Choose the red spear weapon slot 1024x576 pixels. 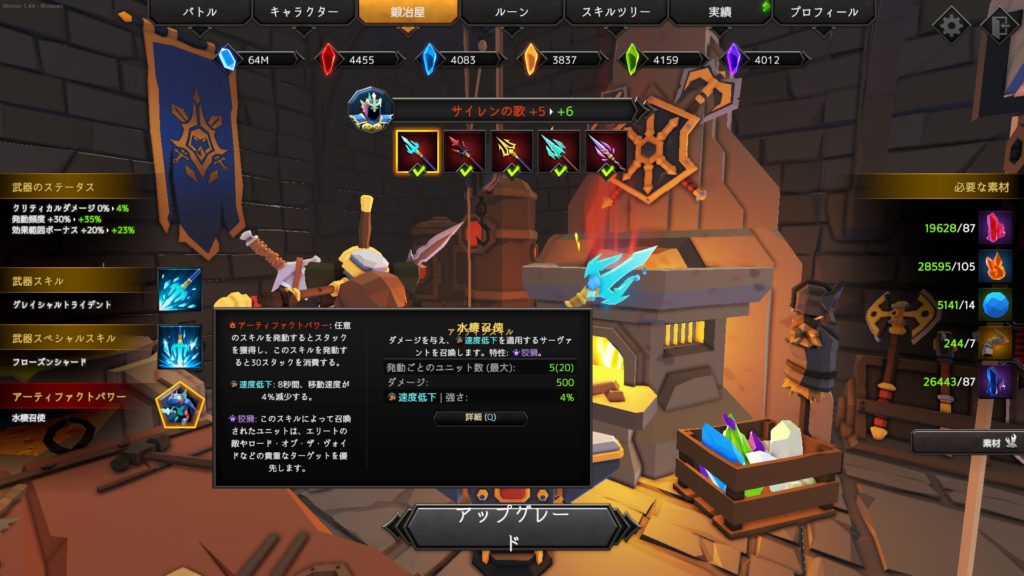[x=465, y=152]
